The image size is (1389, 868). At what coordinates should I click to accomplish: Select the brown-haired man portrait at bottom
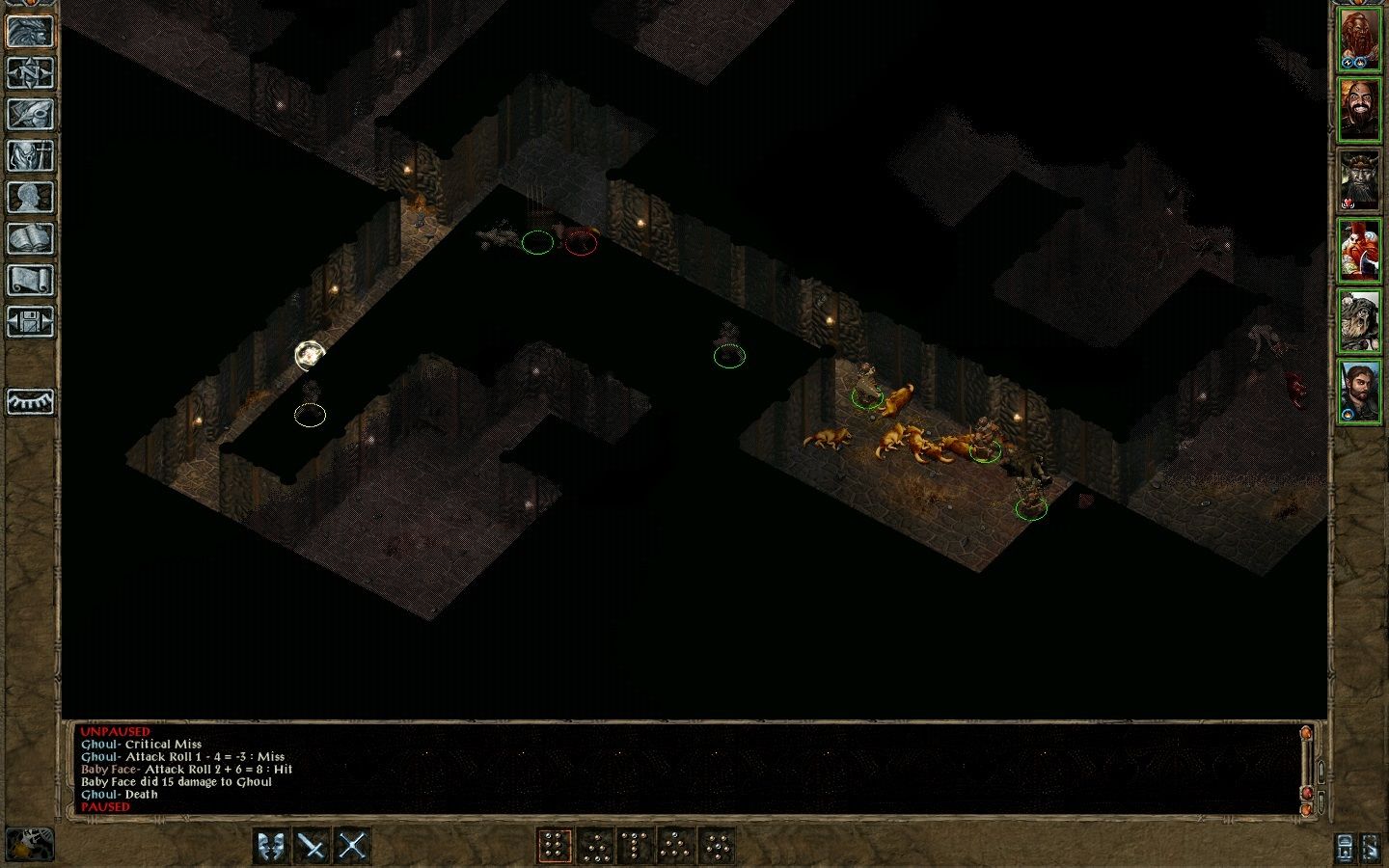[1360, 392]
